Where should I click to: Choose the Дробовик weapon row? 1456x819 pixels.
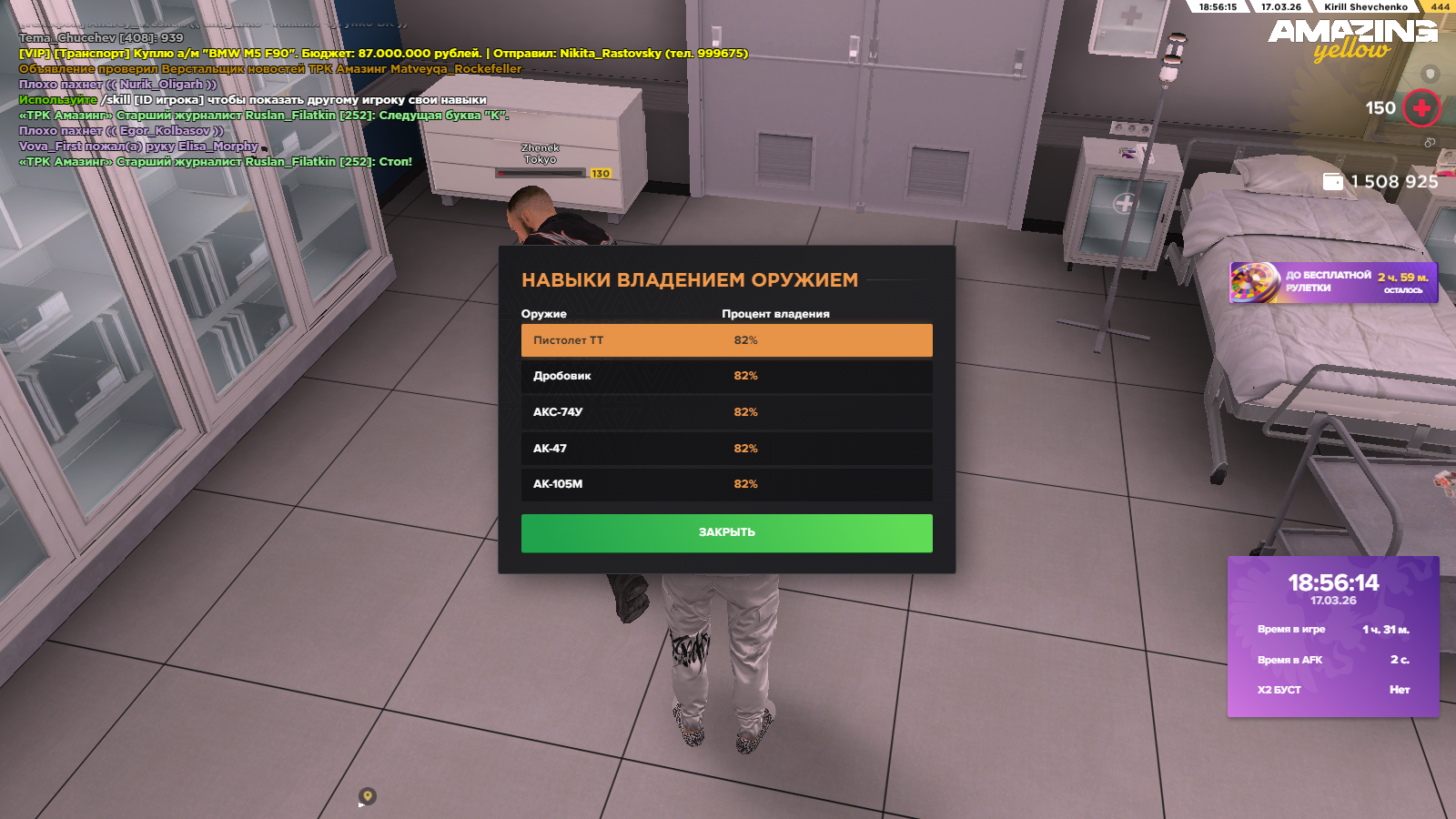726,376
